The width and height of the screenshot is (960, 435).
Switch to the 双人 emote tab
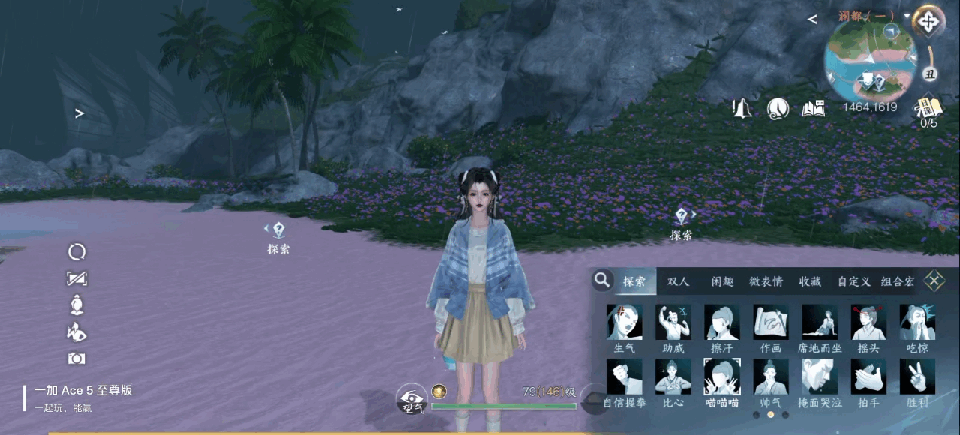point(678,282)
